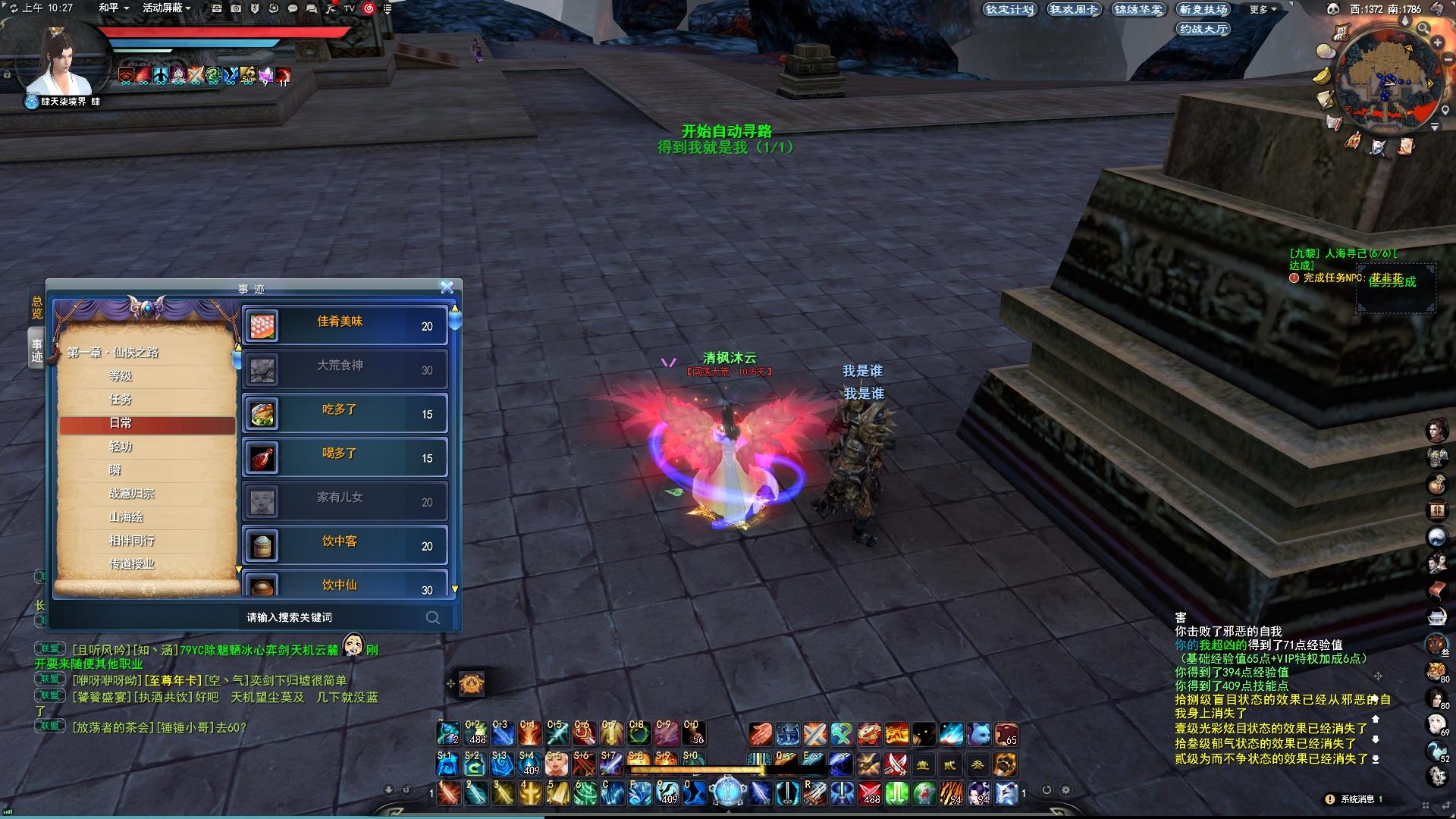Viewport: 1456px width, 819px height.
Task: Open the 活动屏蔽 dropdown in top bar
Action: click(166, 8)
